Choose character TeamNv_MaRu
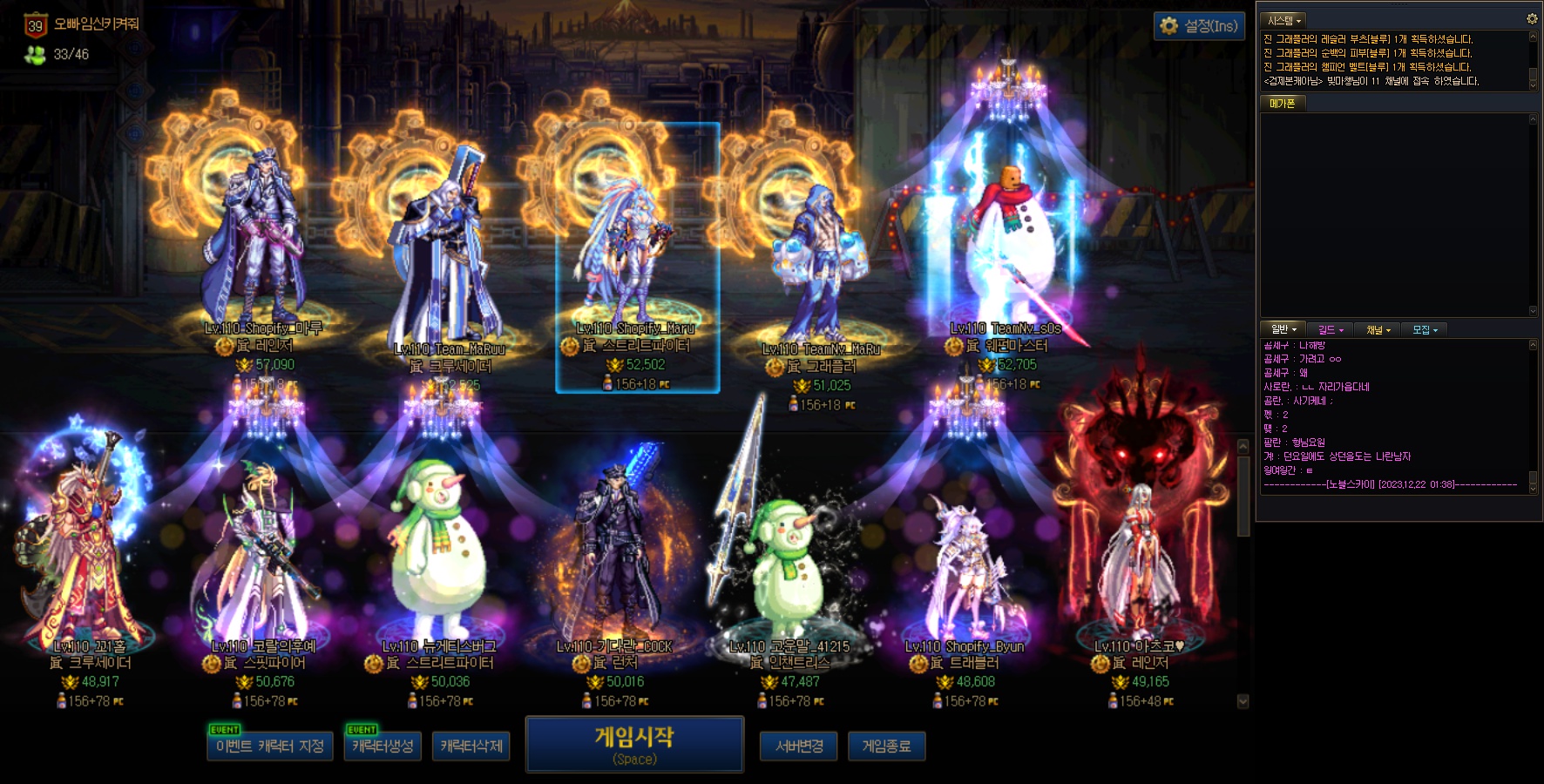Image resolution: width=1544 pixels, height=784 pixels. (x=819, y=270)
